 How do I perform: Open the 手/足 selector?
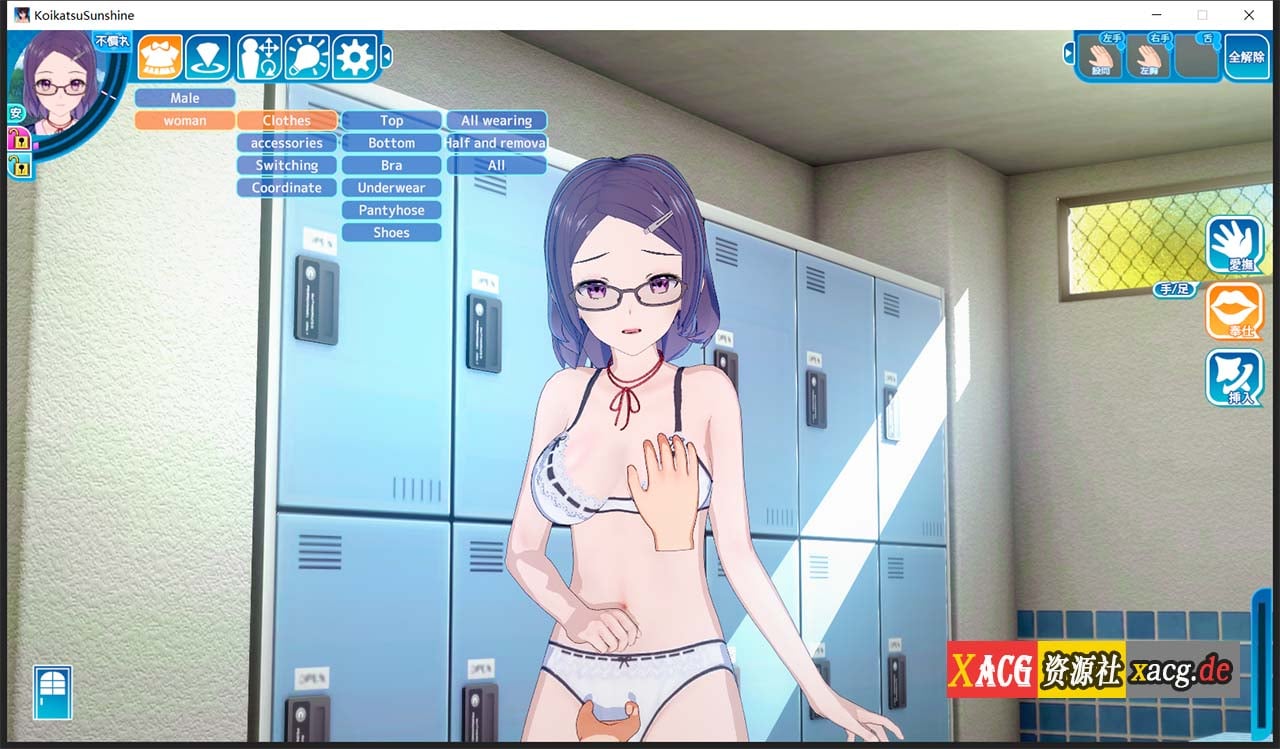[1175, 289]
